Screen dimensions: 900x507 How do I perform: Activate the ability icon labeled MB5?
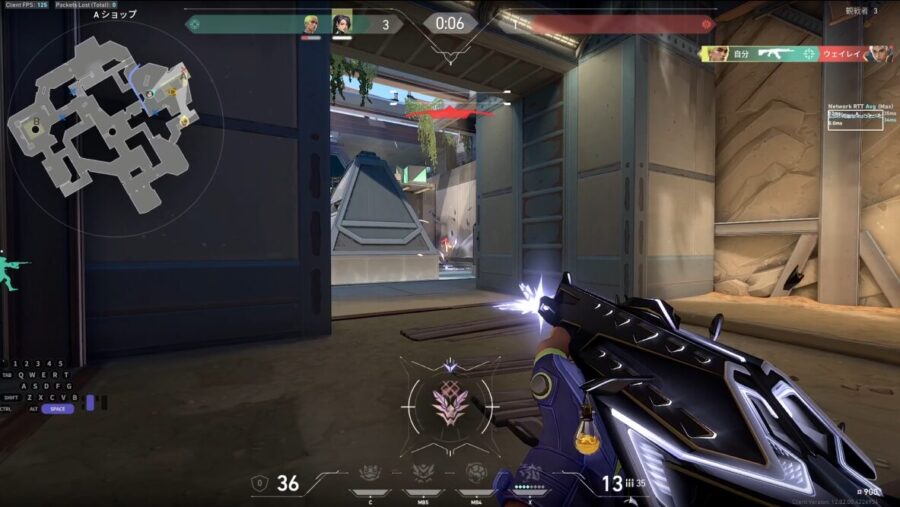coord(423,474)
